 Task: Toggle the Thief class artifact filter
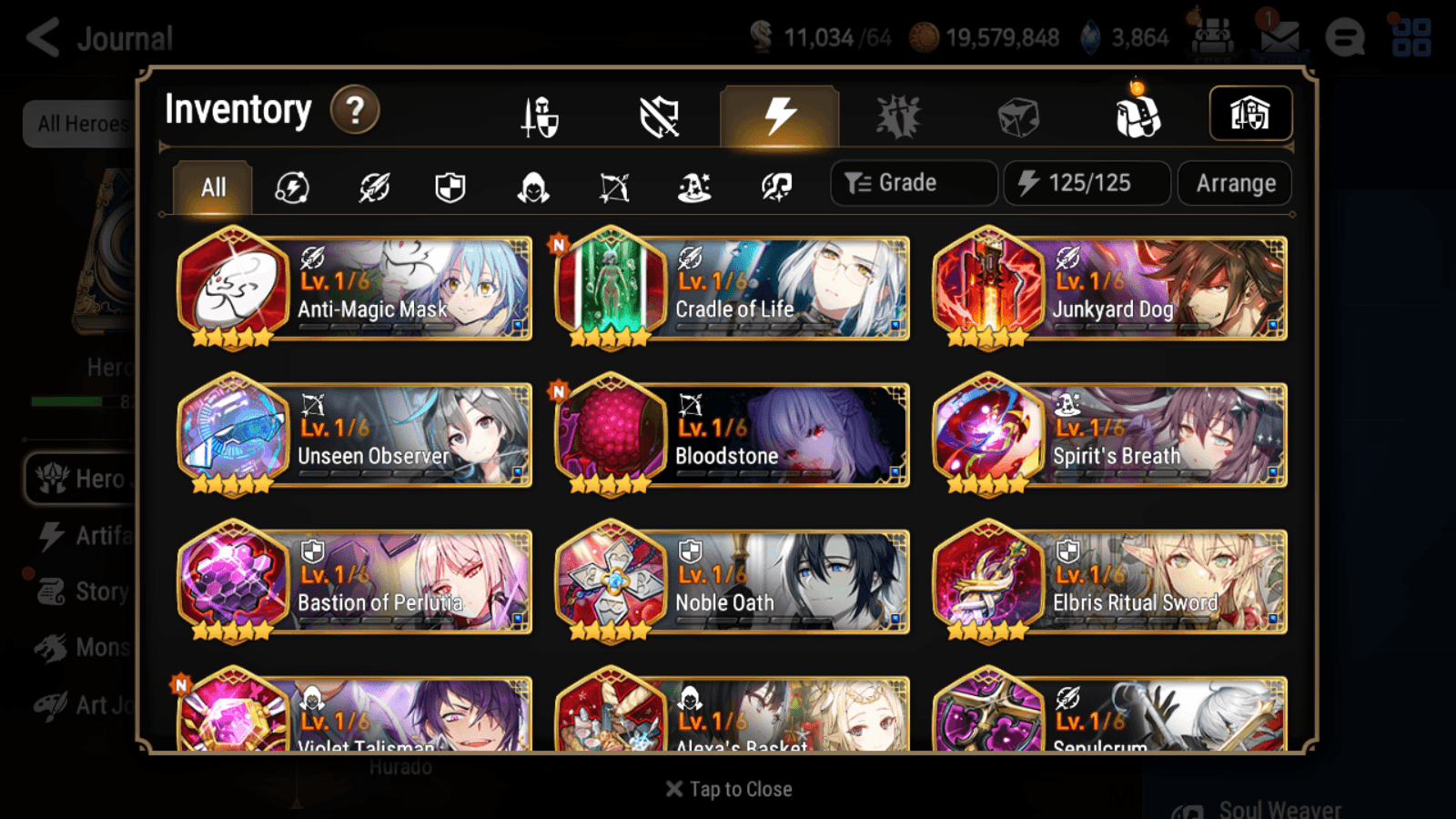531,187
